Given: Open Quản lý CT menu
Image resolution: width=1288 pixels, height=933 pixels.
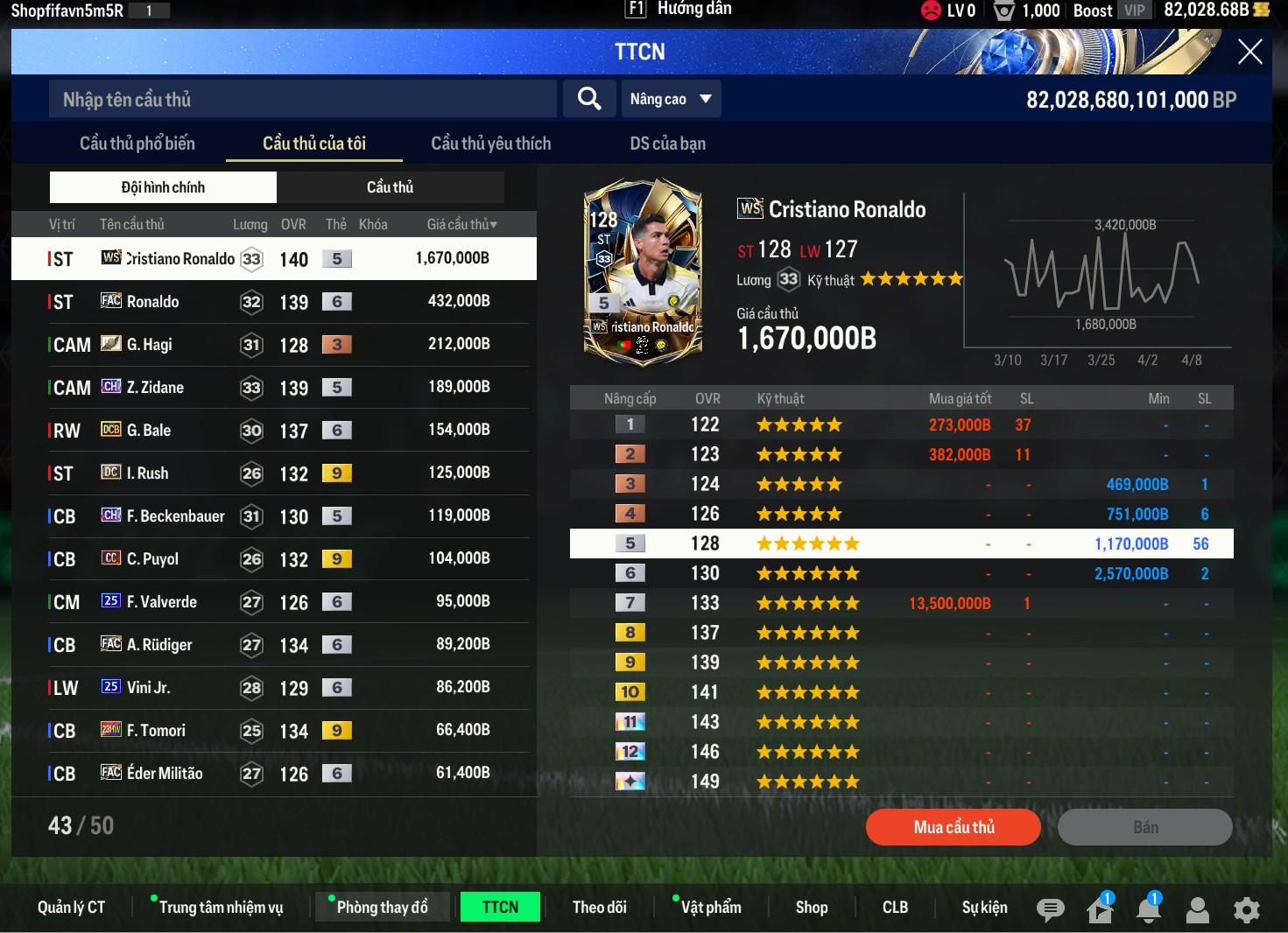Looking at the screenshot, I should (71, 908).
